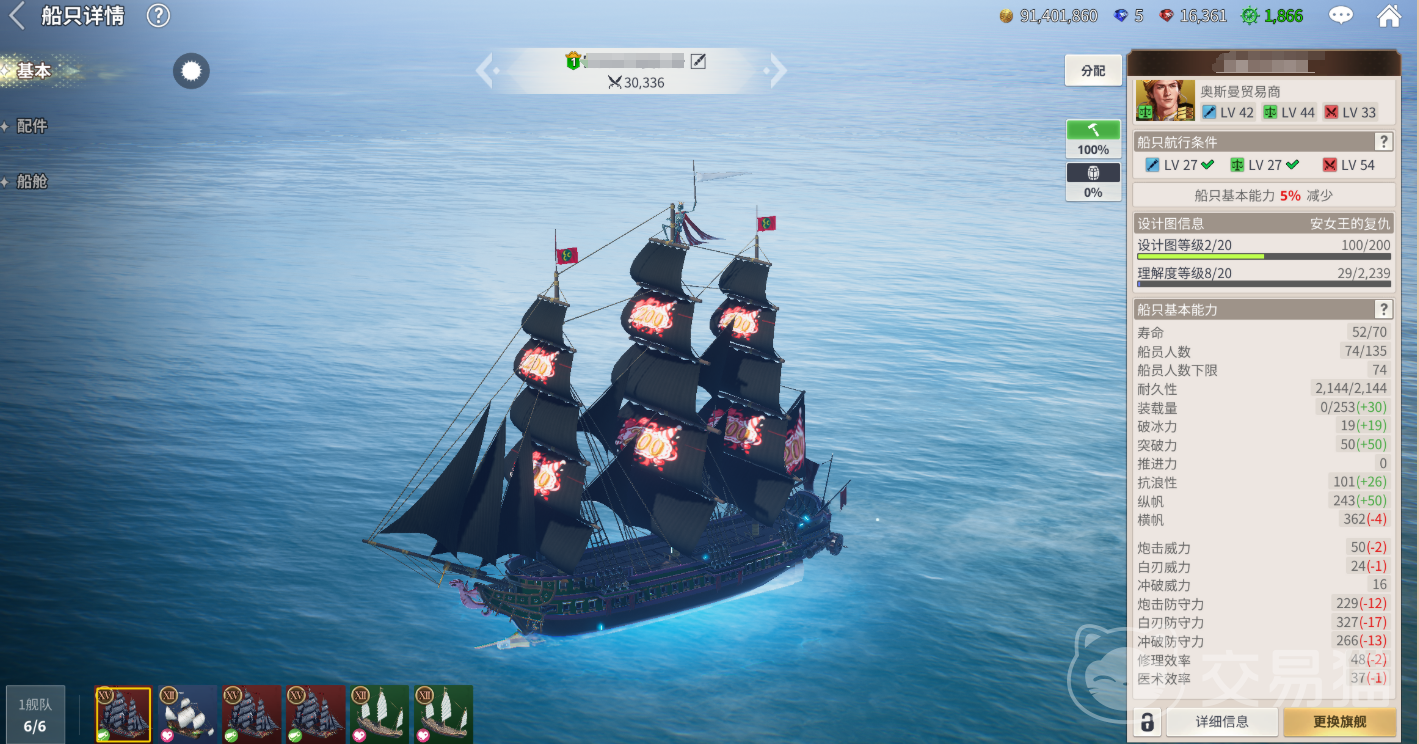
Task: Open 详细信息 for this ship
Action: pos(1222,721)
